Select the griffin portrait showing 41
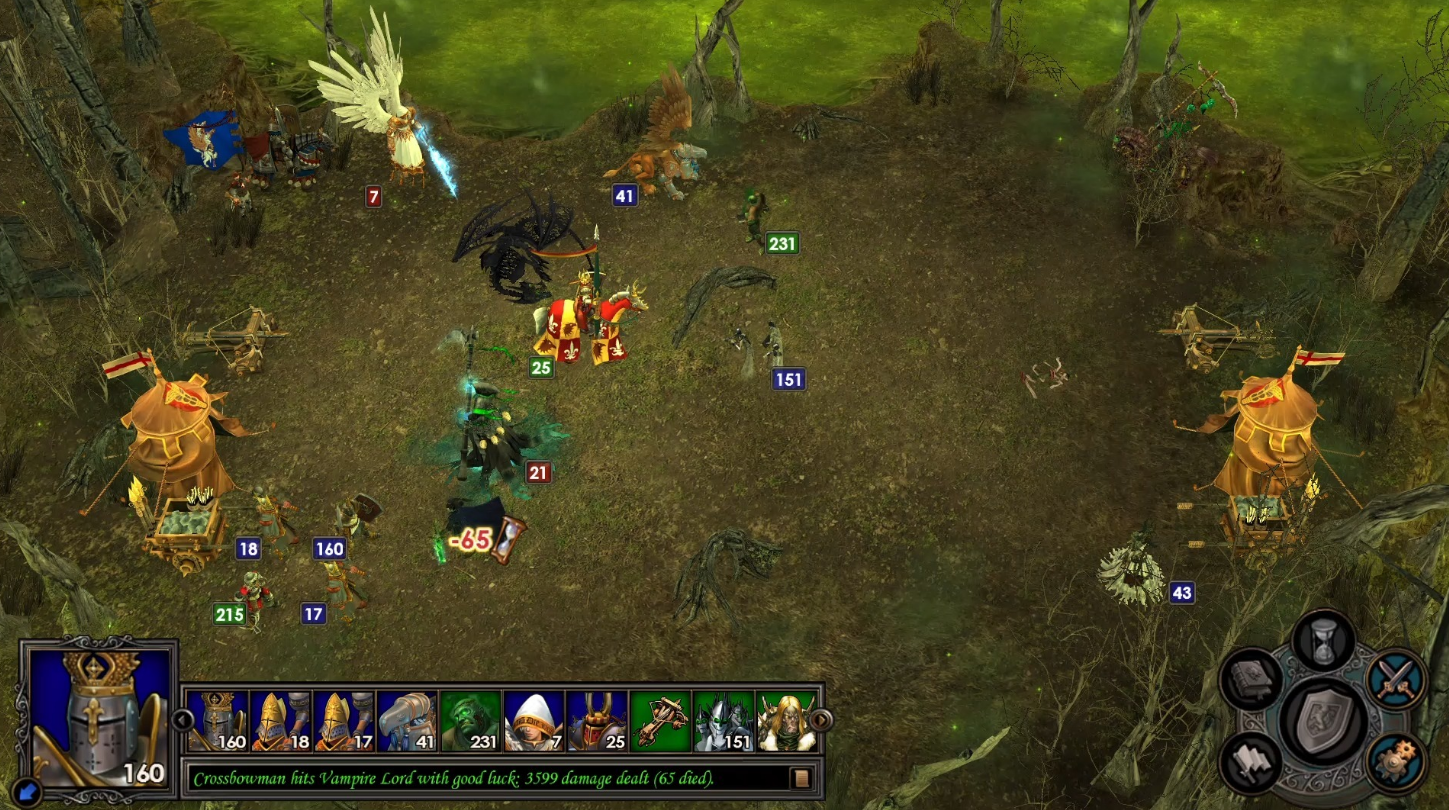Screen dimensions: 1449x810 [407, 721]
